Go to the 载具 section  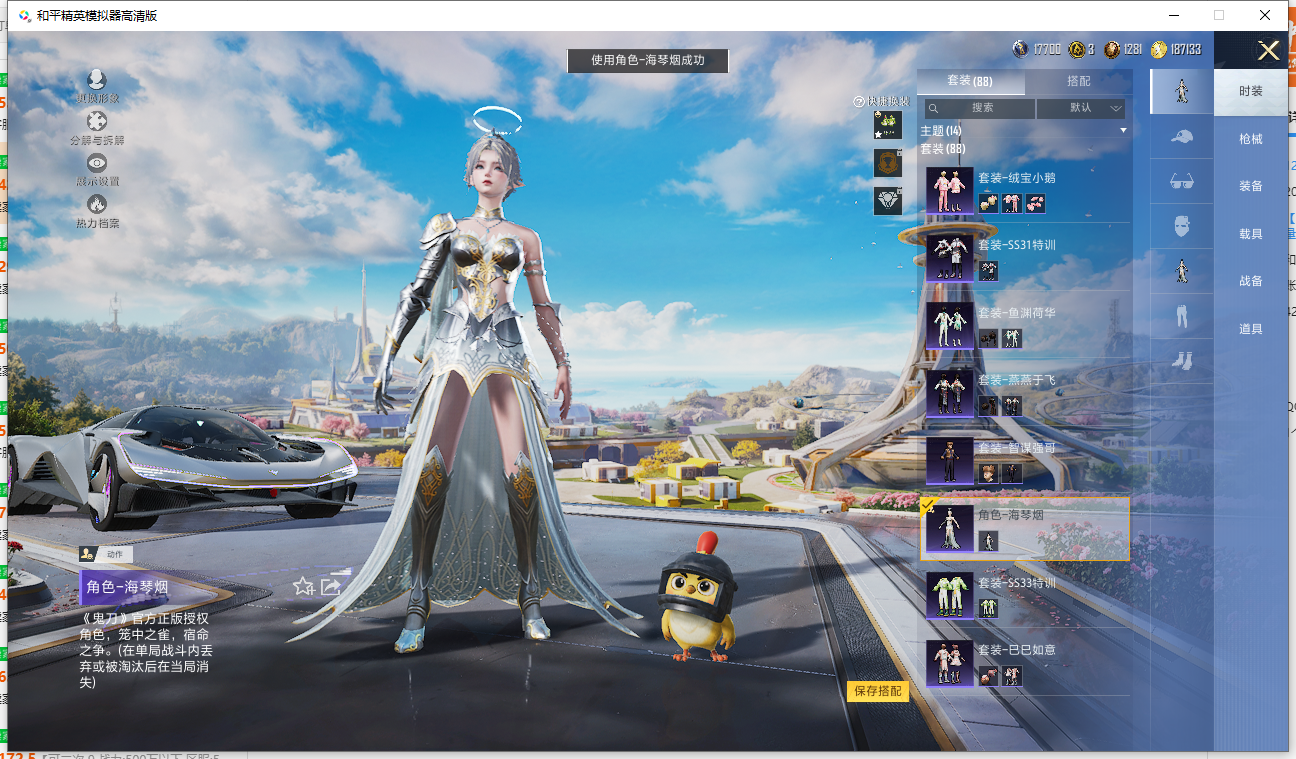pos(1250,234)
